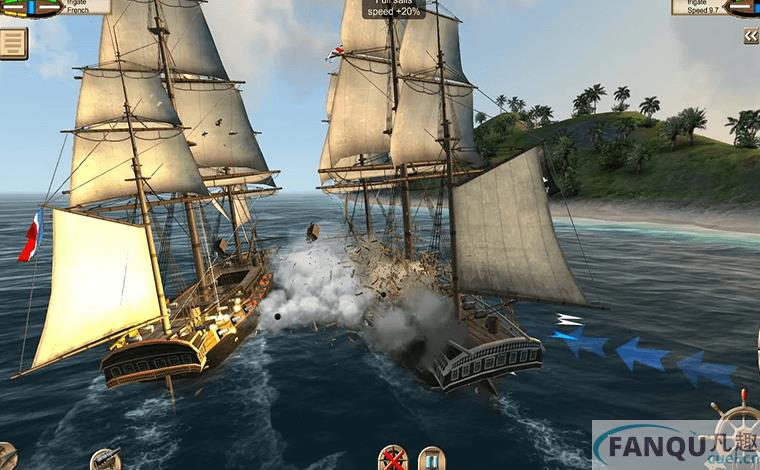Open the hamburger menu button
Screen dimensions: 760x470
[13, 43]
